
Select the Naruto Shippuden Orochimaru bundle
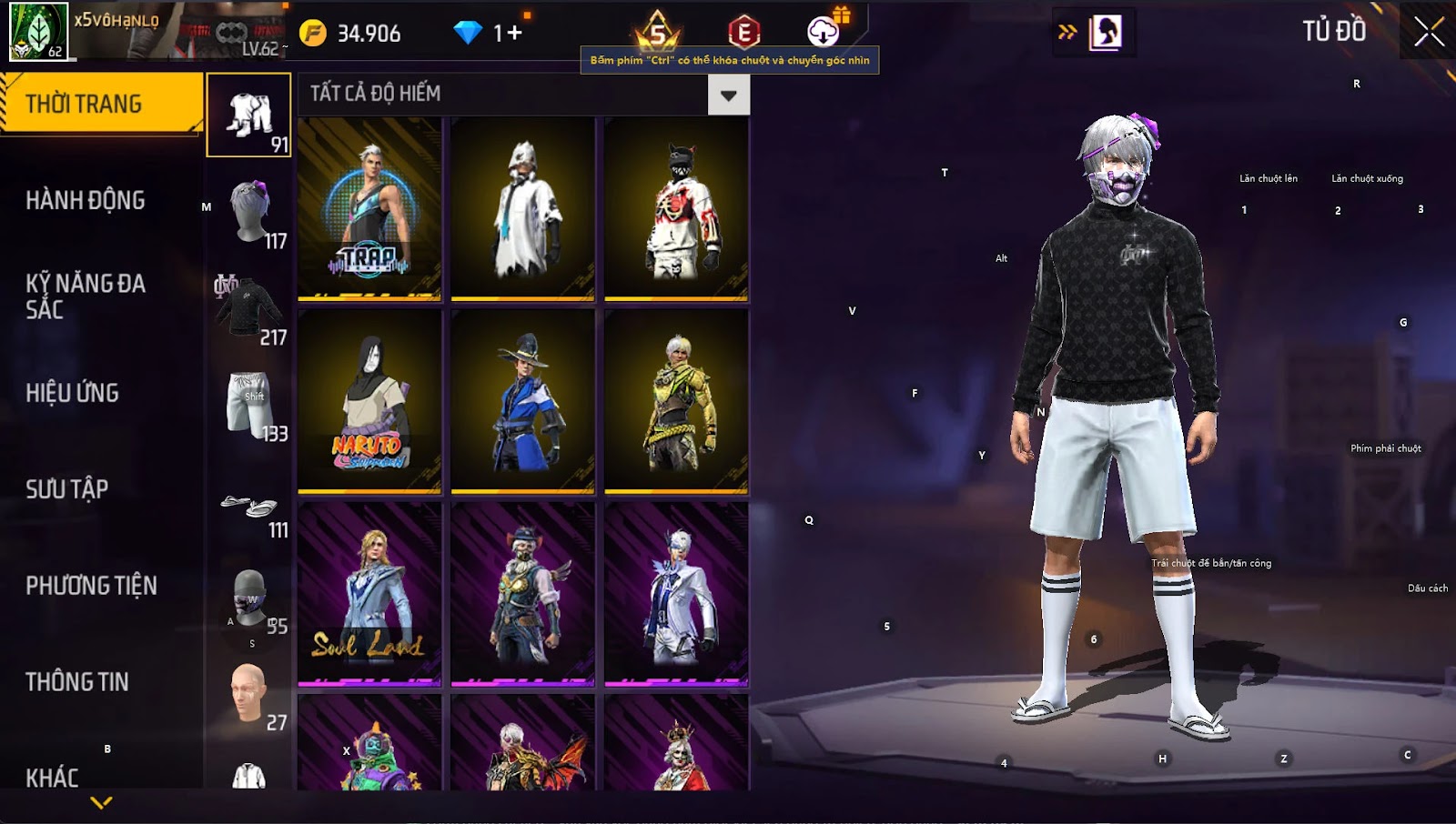(x=369, y=401)
